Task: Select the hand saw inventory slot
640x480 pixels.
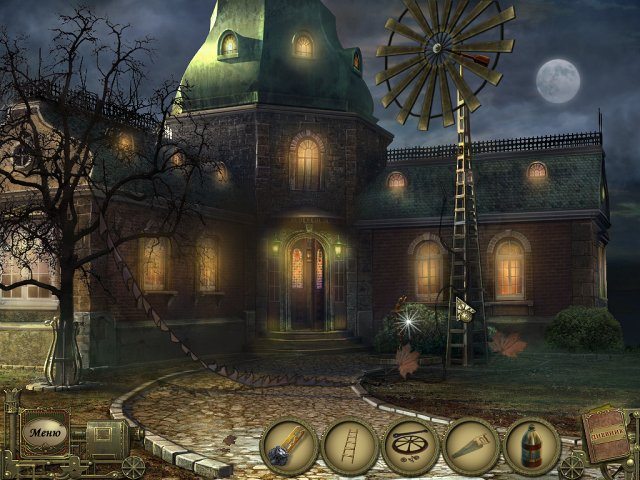Action: click(x=471, y=446)
